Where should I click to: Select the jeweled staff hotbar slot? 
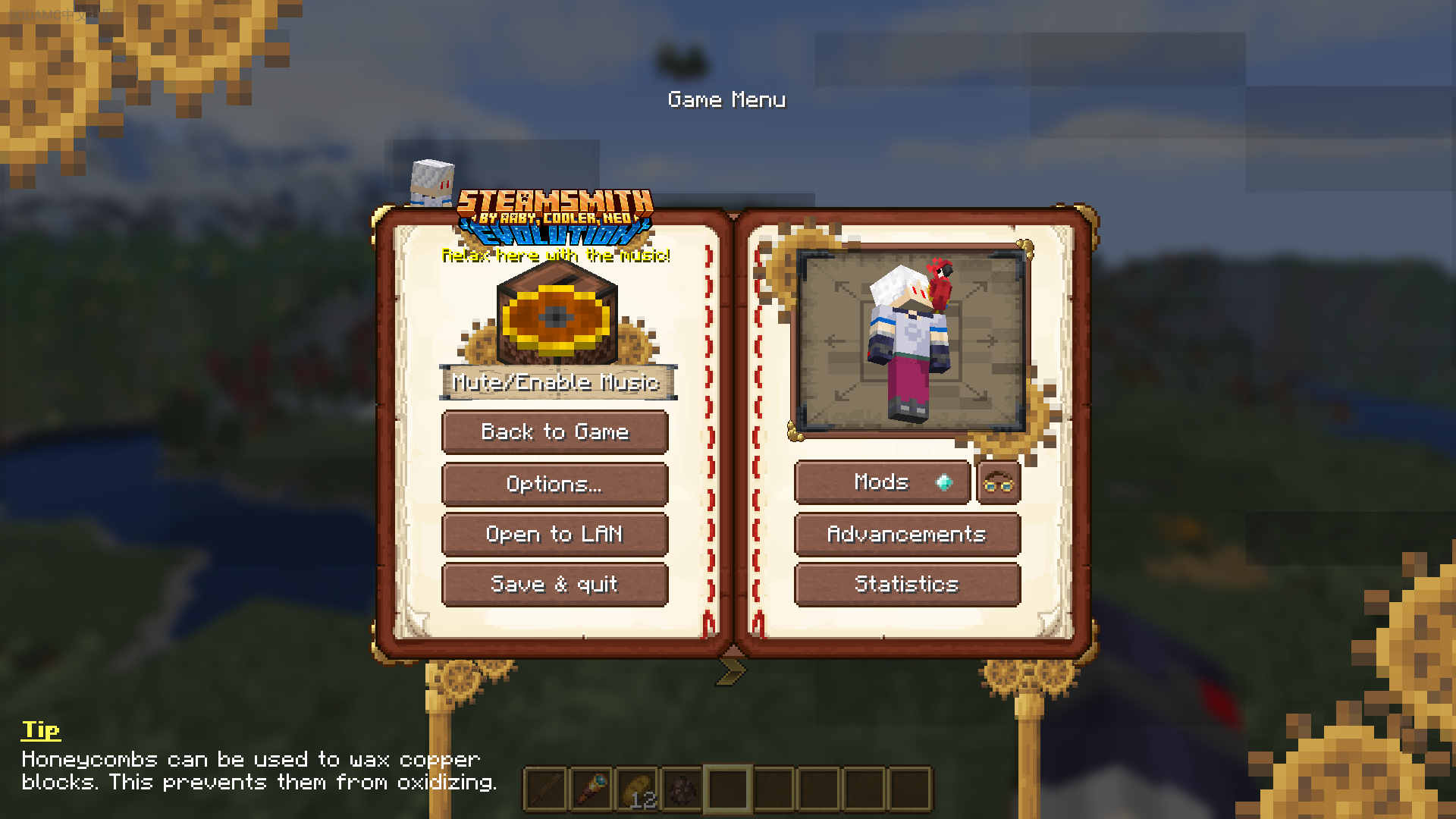[x=591, y=789]
